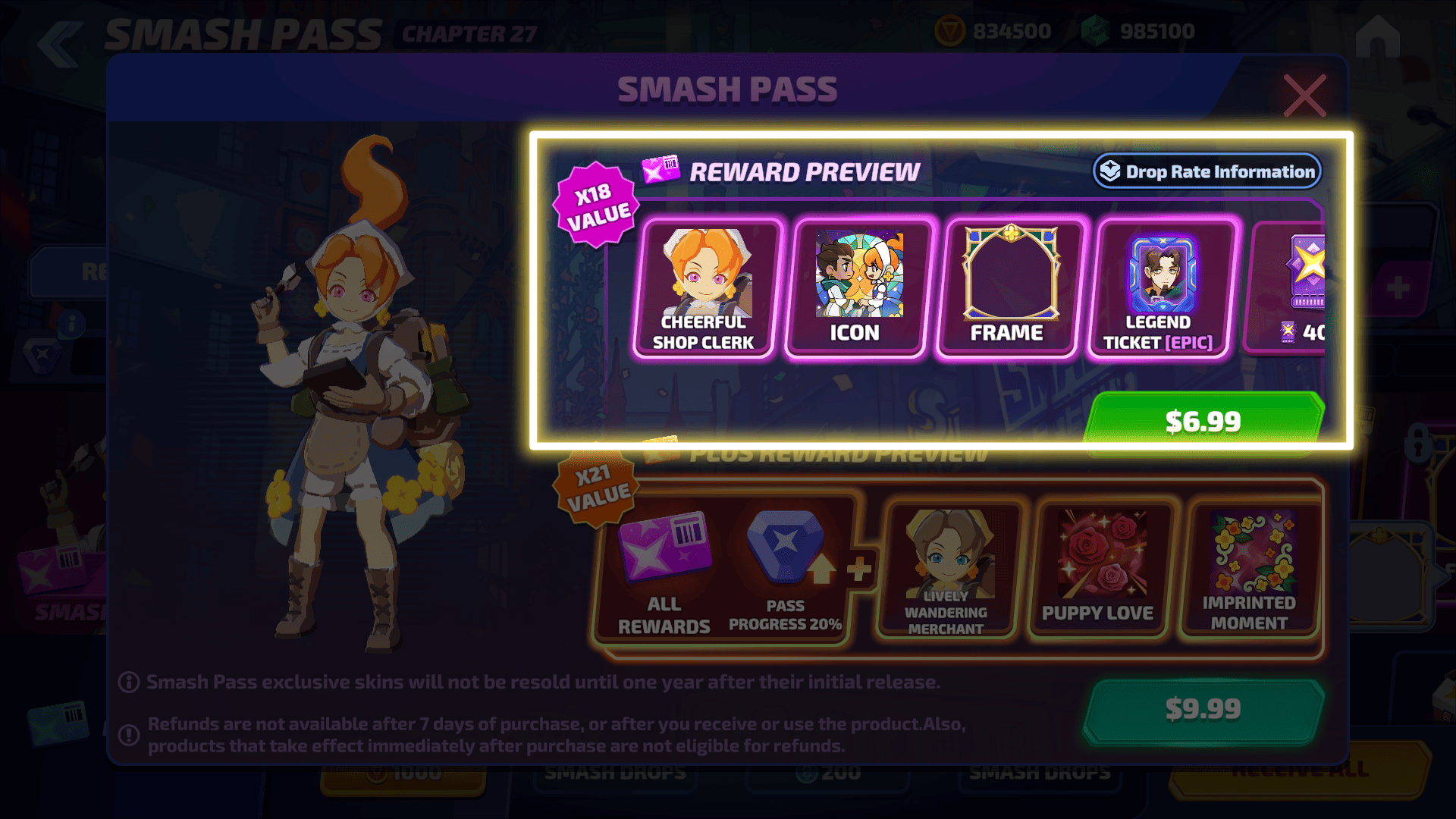Go back with the arrow button
Screen dimensions: 1456x819
[60, 42]
